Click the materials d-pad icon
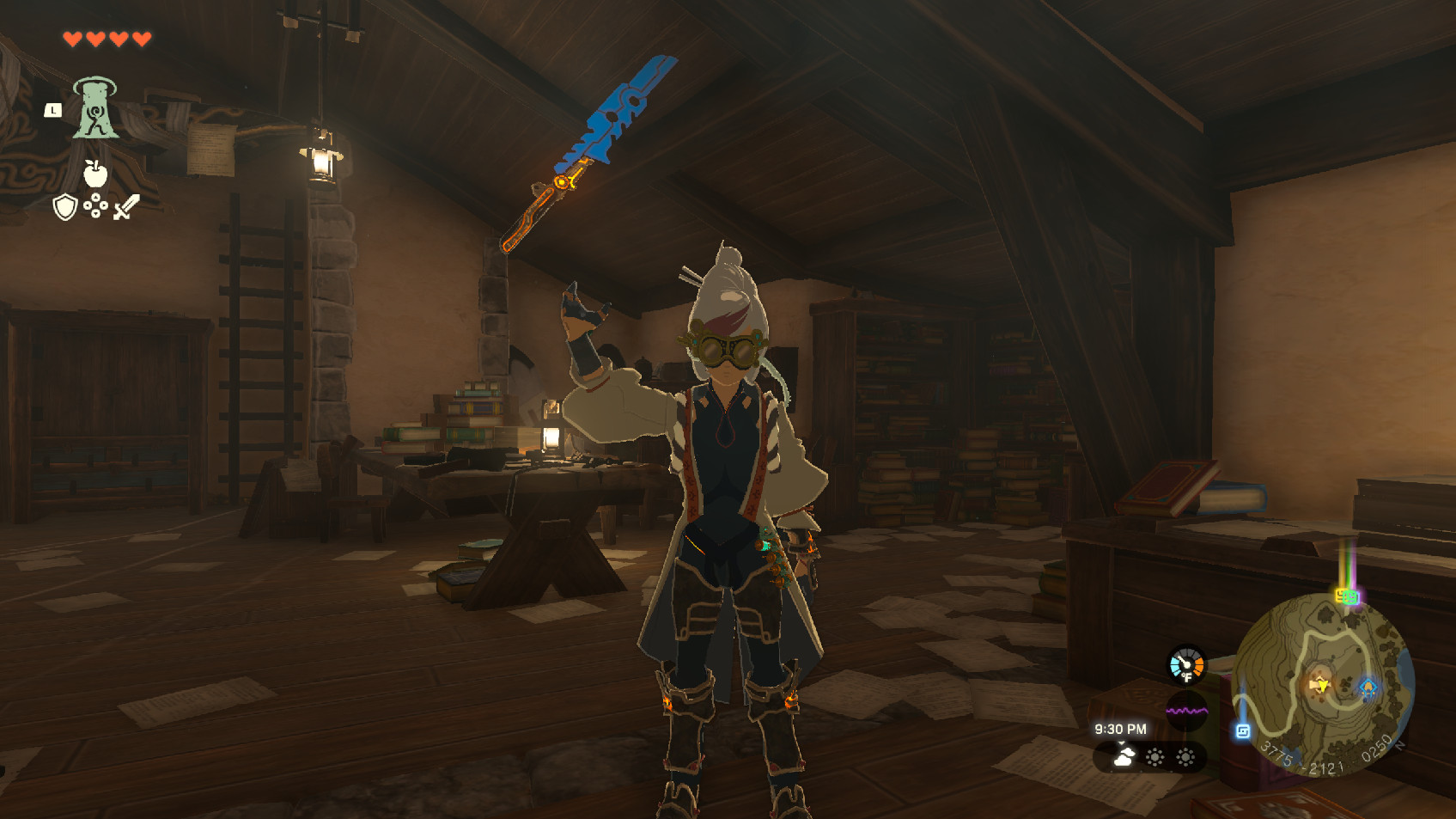This screenshot has width=1456, height=819. [x=94, y=205]
